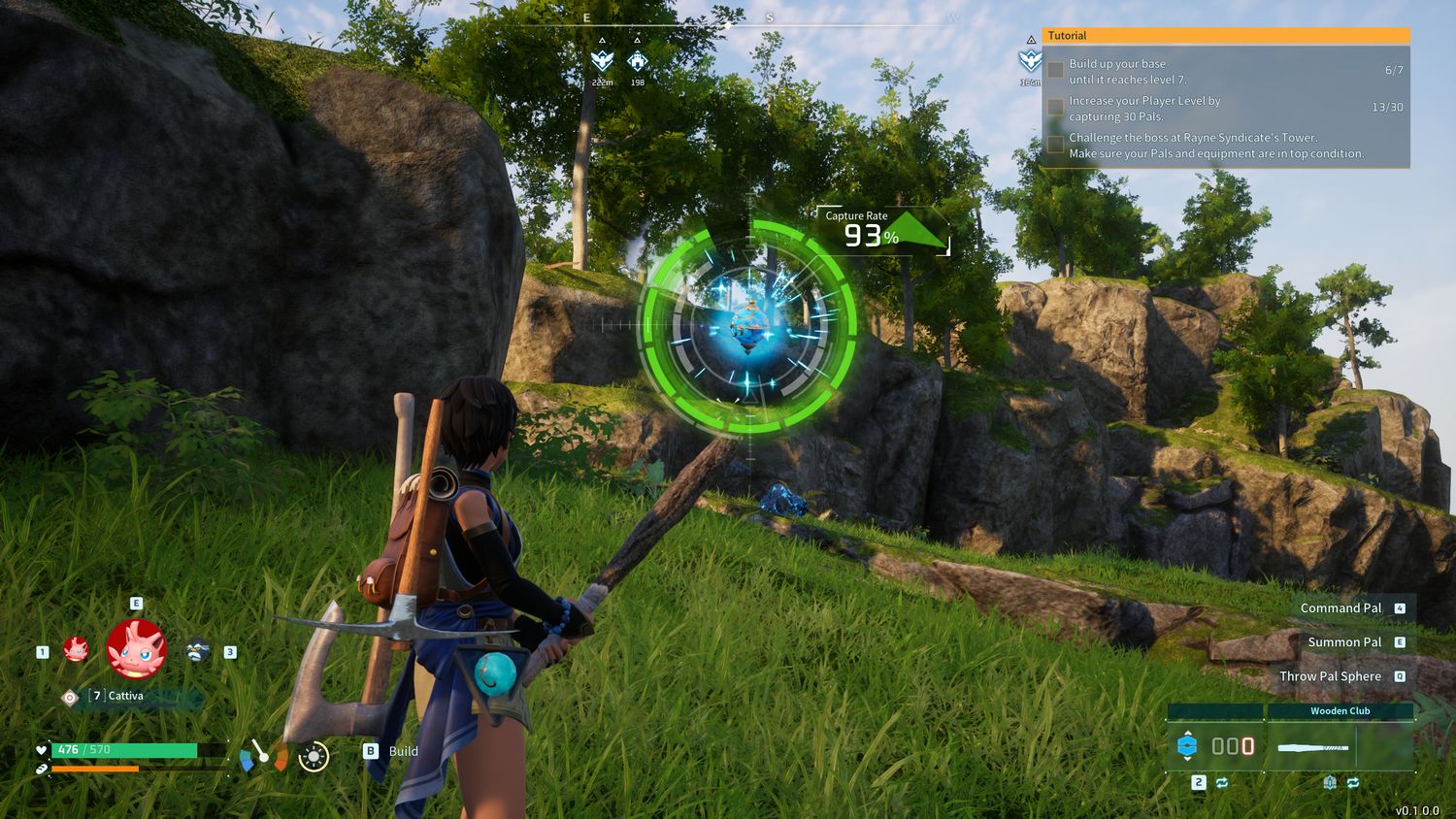Tick the 'capturing 30 Pals' objective checkbox
Screen dimensions: 1456x819
point(1055,107)
